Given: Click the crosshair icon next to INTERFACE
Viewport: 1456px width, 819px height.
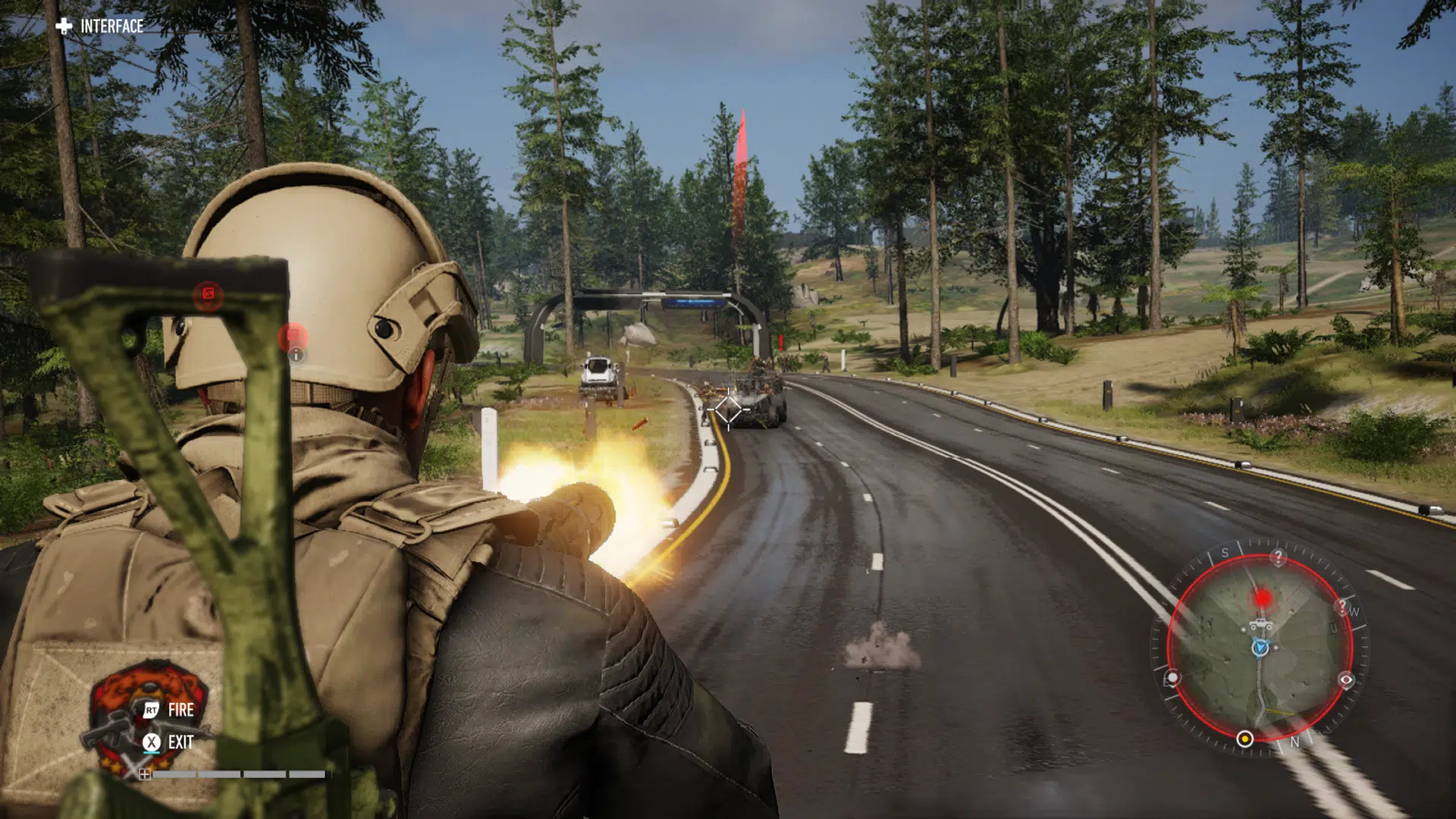Looking at the screenshot, I should point(64,25).
